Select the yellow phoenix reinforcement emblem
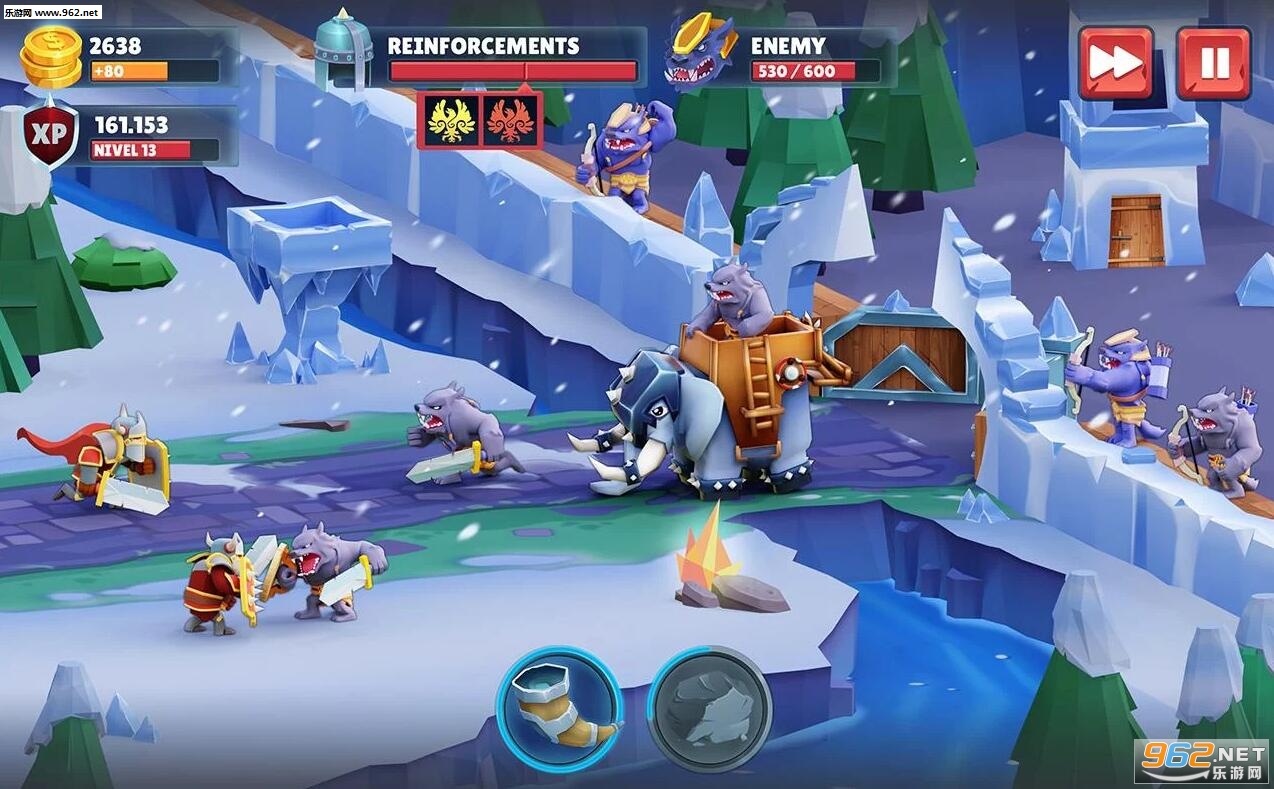This screenshot has width=1274, height=789. point(450,120)
